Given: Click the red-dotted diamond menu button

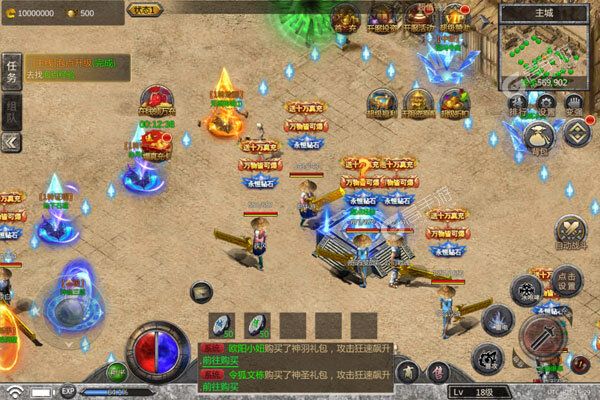Looking at the screenshot, I should tap(577, 131).
